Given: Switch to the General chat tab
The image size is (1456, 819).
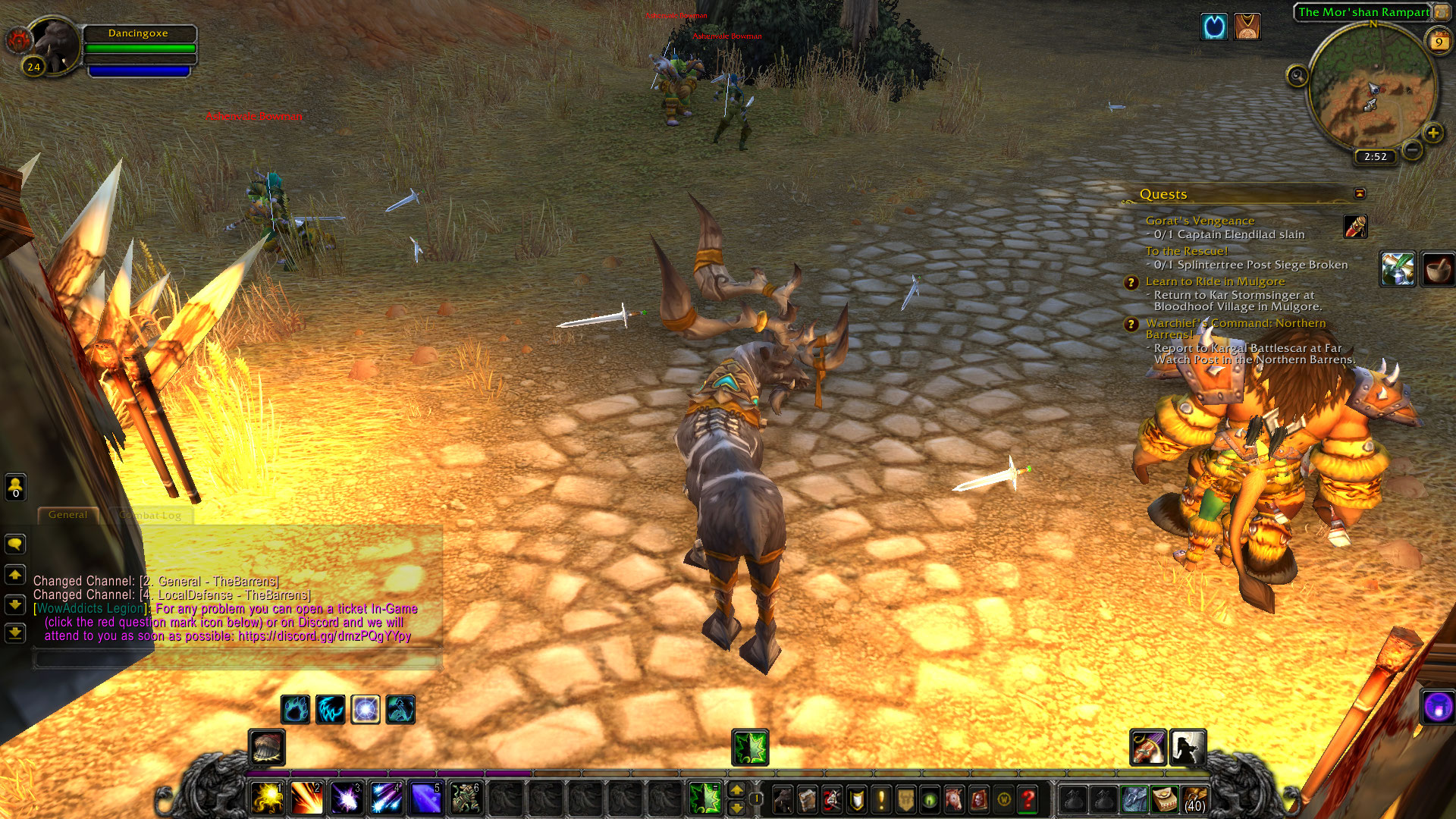Looking at the screenshot, I should 68,515.
